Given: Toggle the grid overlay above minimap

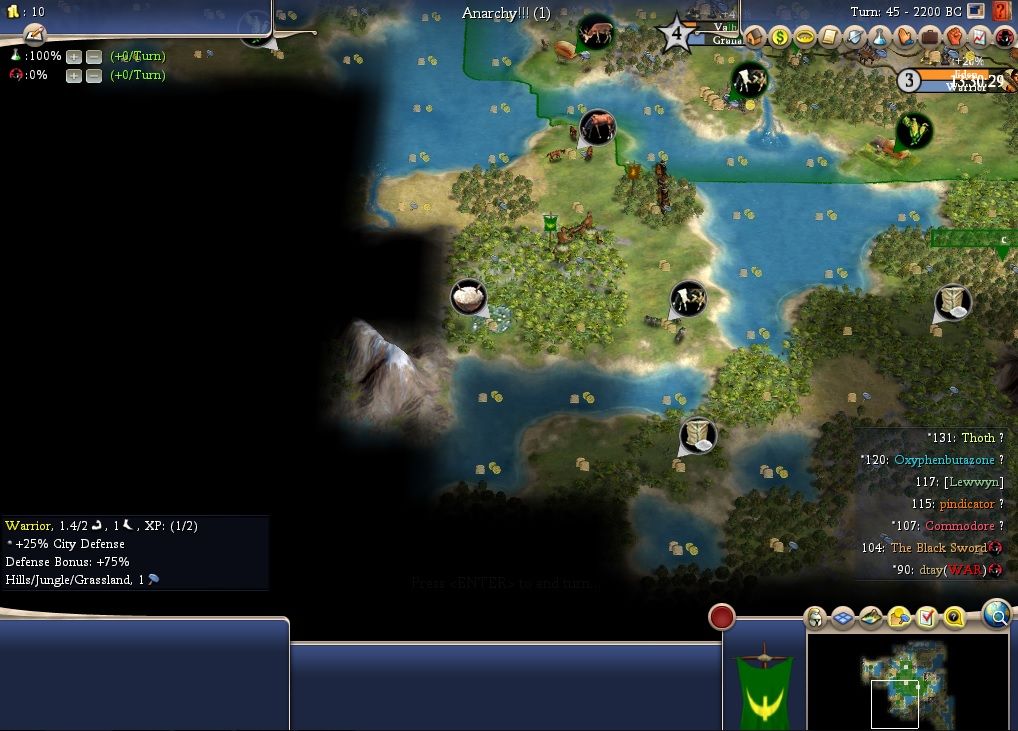Looking at the screenshot, I should tap(843, 618).
